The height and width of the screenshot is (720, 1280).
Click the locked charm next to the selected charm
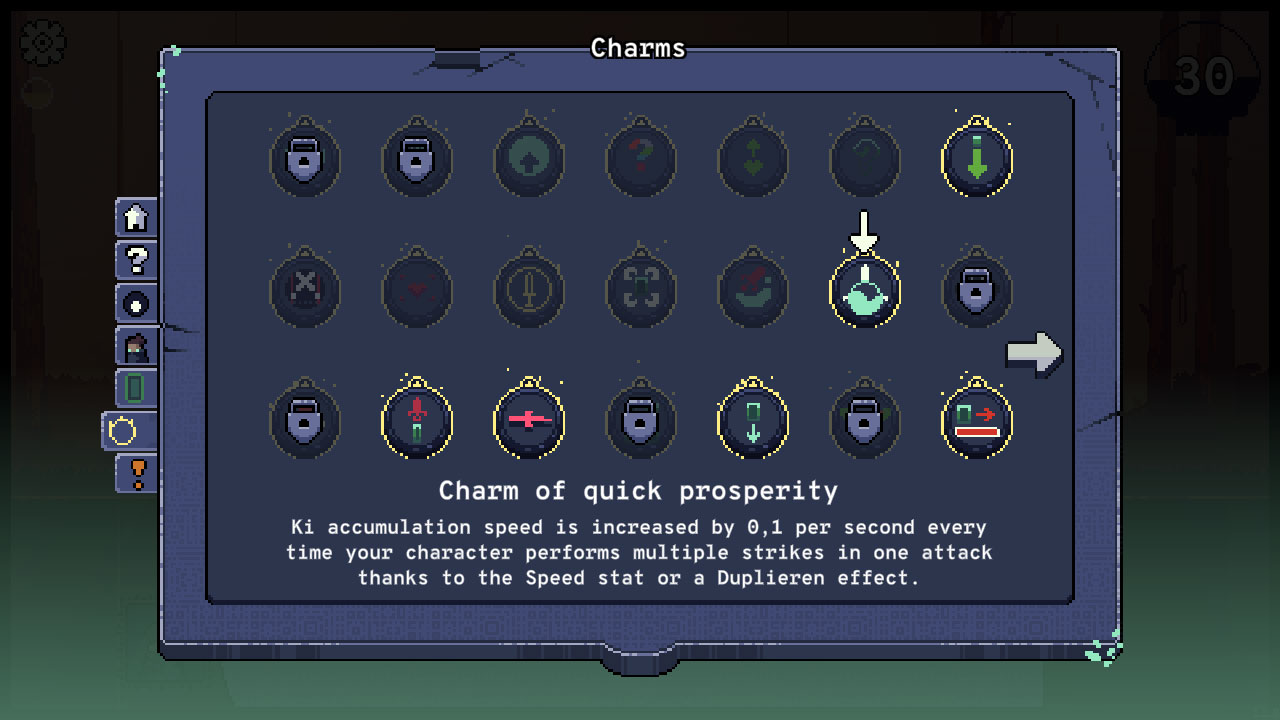[x=977, y=291]
